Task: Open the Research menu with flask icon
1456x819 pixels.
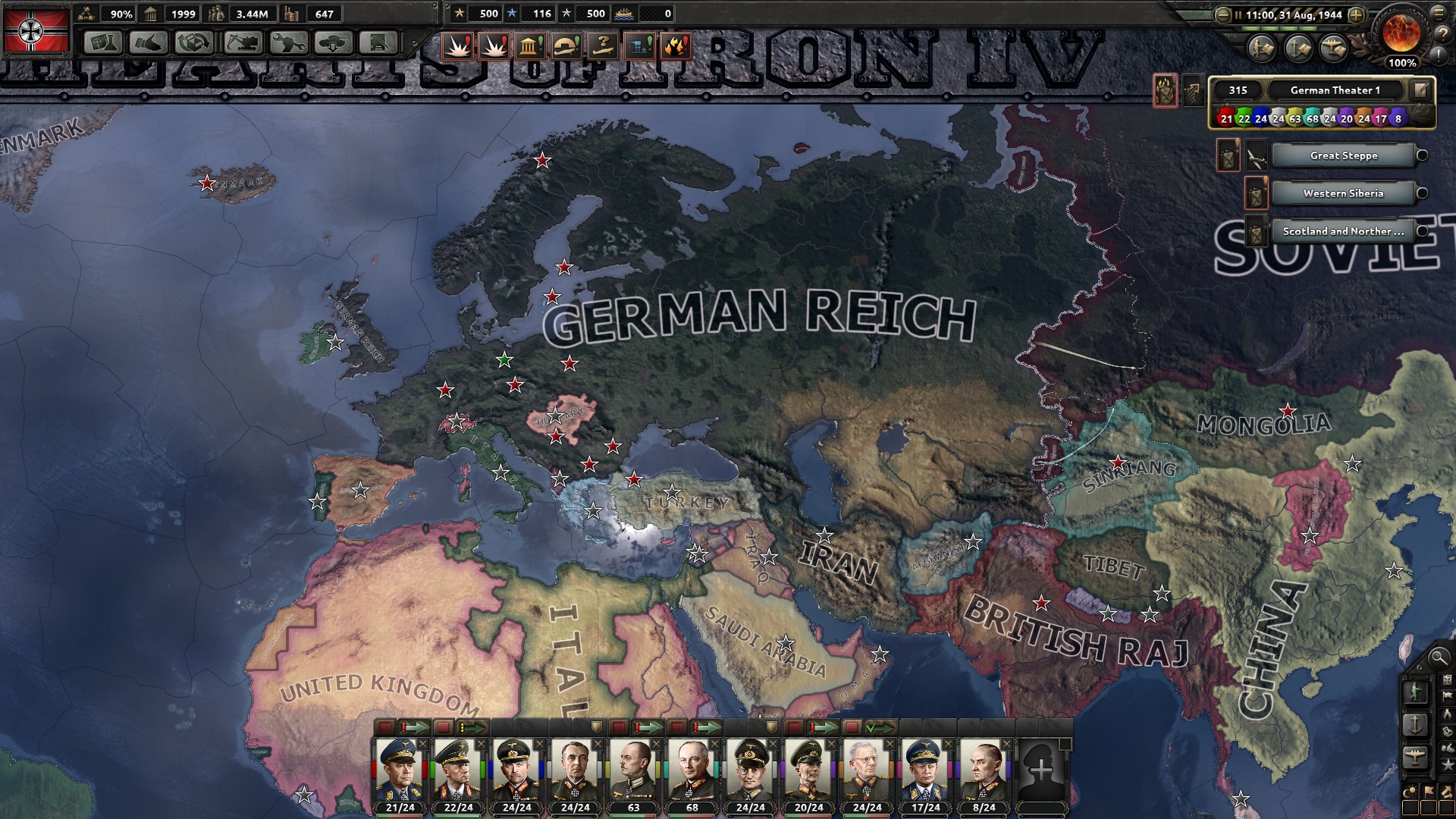Action: (102, 42)
